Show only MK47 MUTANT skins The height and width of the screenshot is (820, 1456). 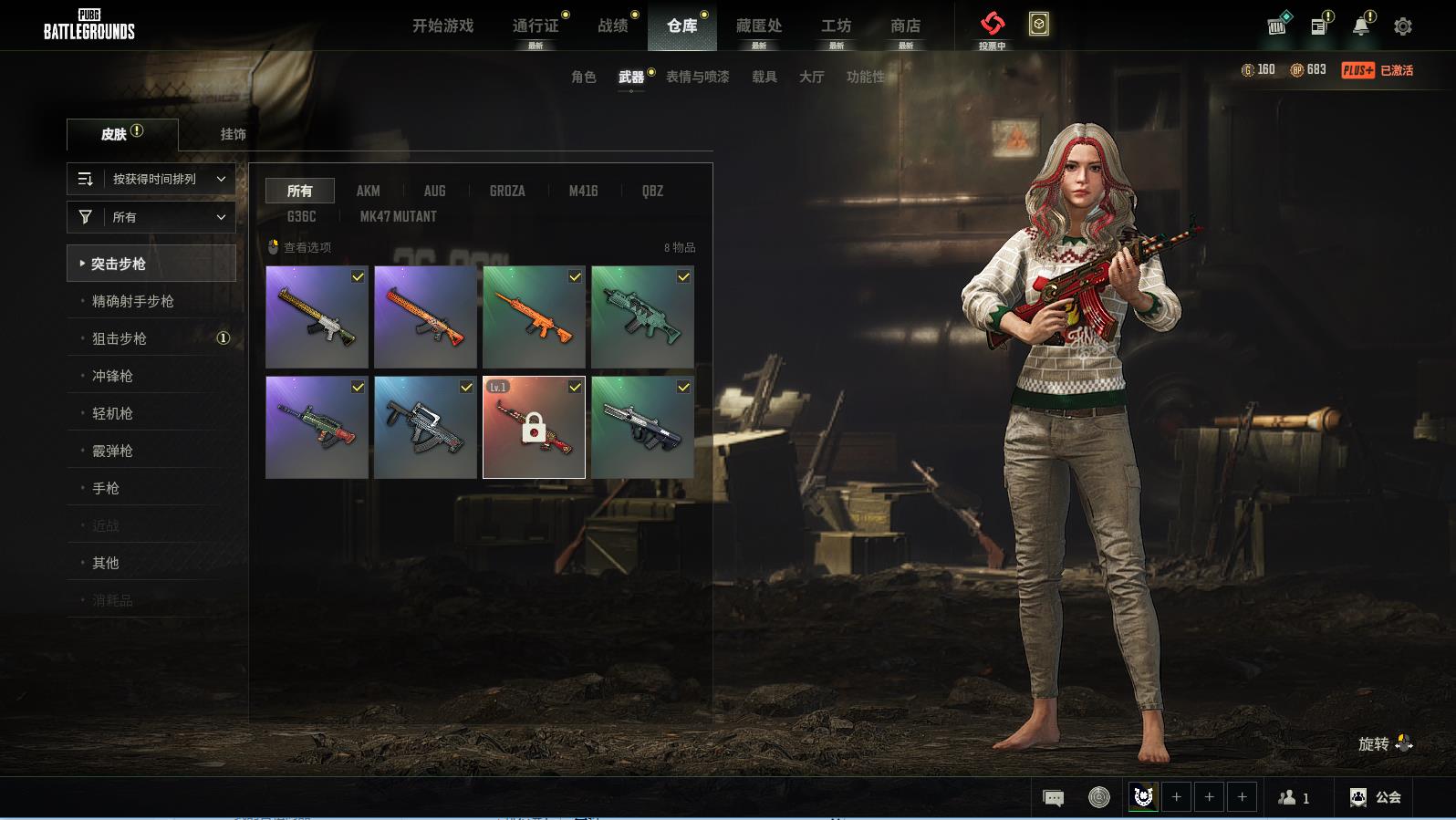[398, 216]
